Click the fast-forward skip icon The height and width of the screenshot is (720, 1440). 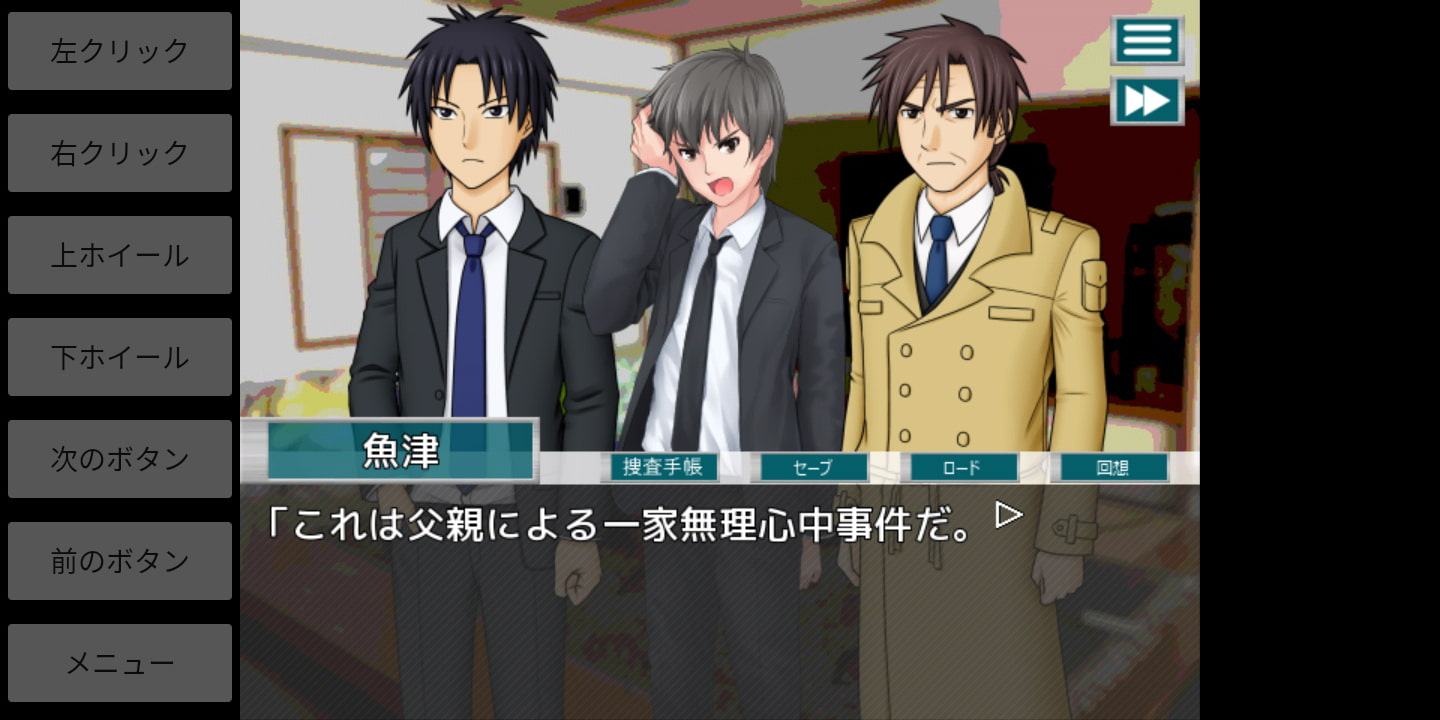(x=1147, y=101)
